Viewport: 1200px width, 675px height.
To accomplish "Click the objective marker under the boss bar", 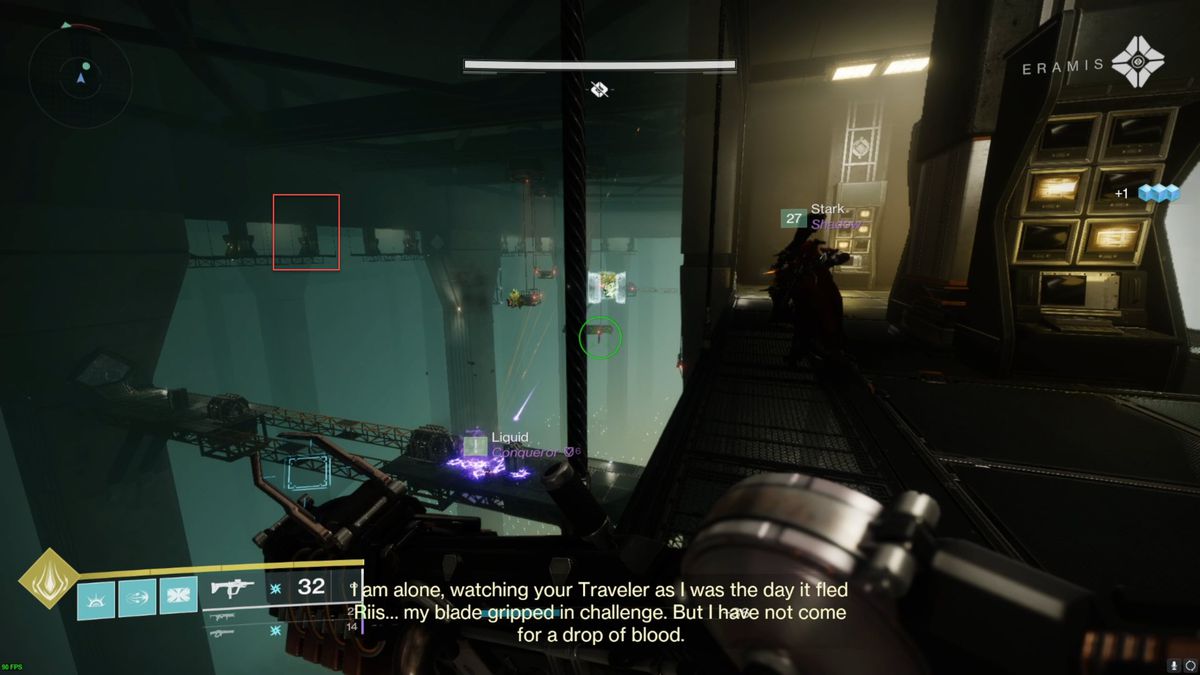I will pyautogui.click(x=599, y=90).
